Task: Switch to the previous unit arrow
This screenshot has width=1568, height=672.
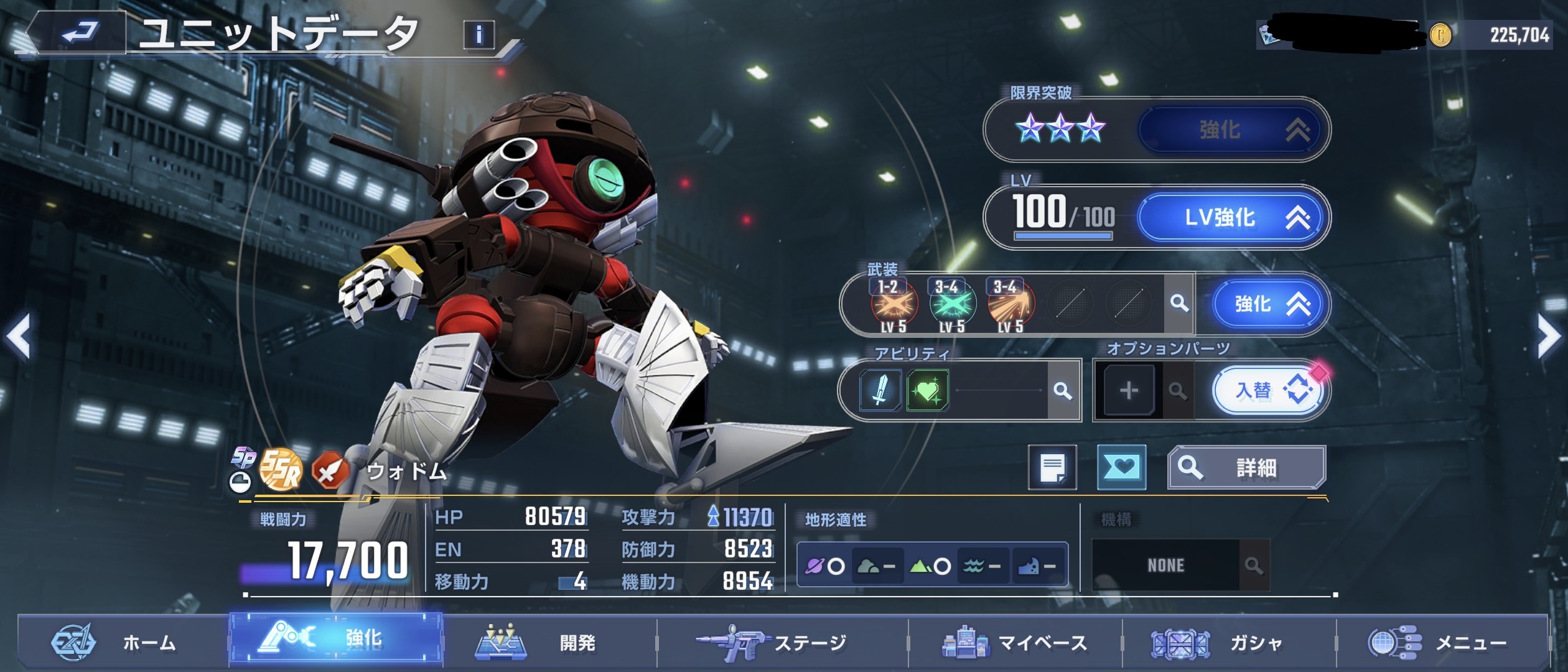Action: tap(19, 336)
